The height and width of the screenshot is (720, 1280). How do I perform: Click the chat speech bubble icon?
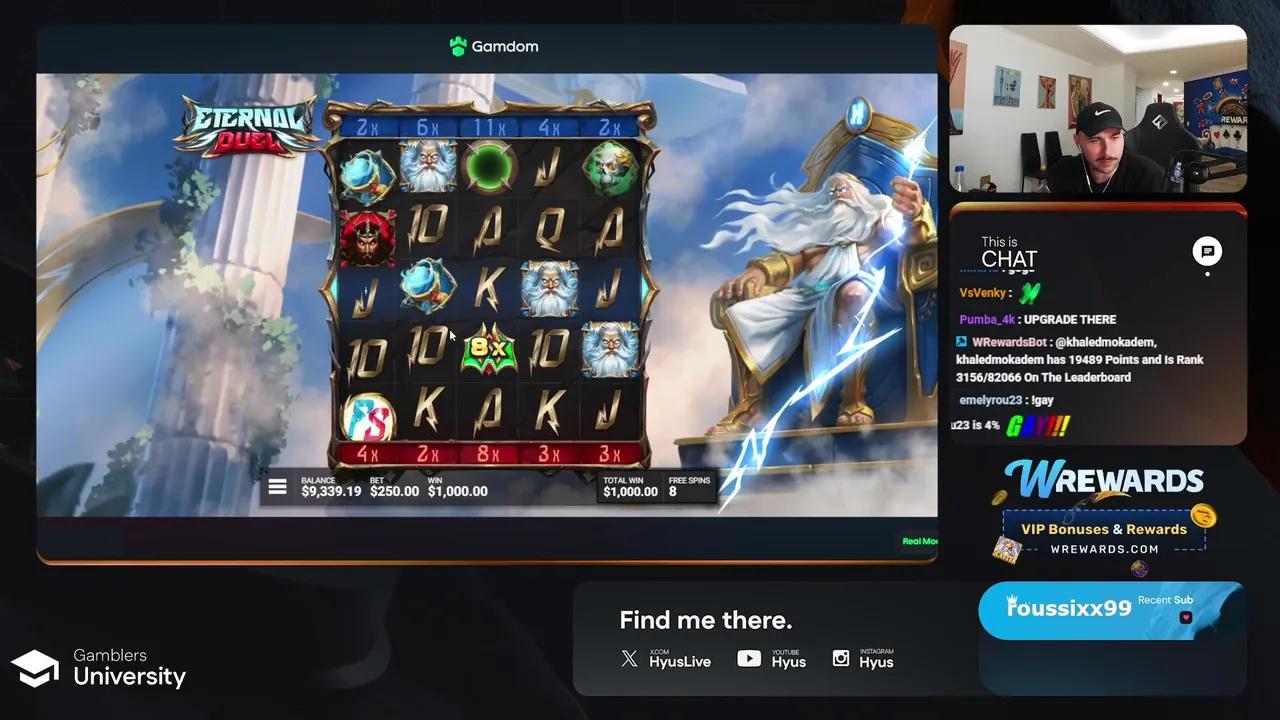(x=1207, y=252)
